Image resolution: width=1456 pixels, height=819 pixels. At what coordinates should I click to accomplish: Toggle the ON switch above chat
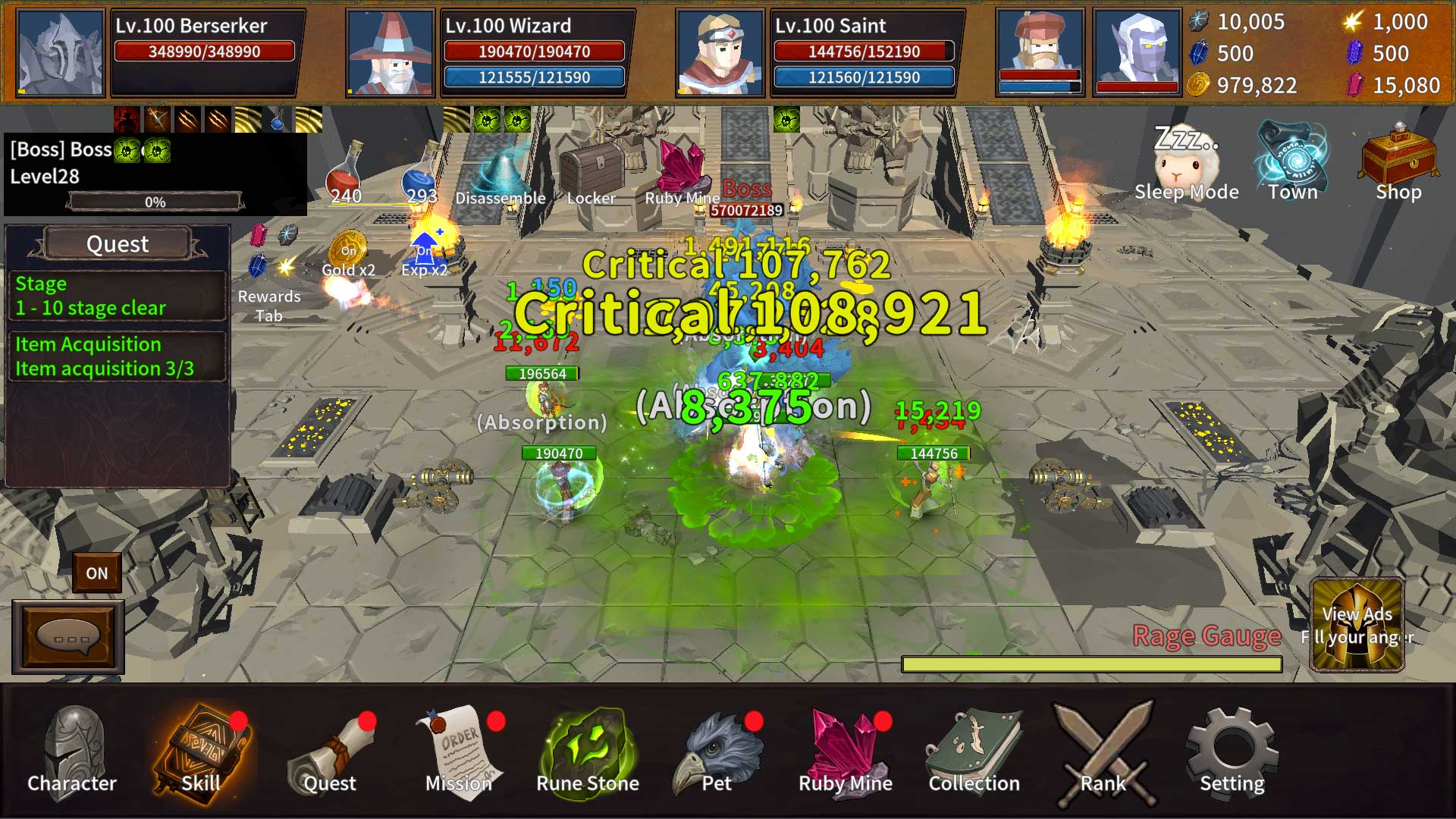[x=97, y=573]
